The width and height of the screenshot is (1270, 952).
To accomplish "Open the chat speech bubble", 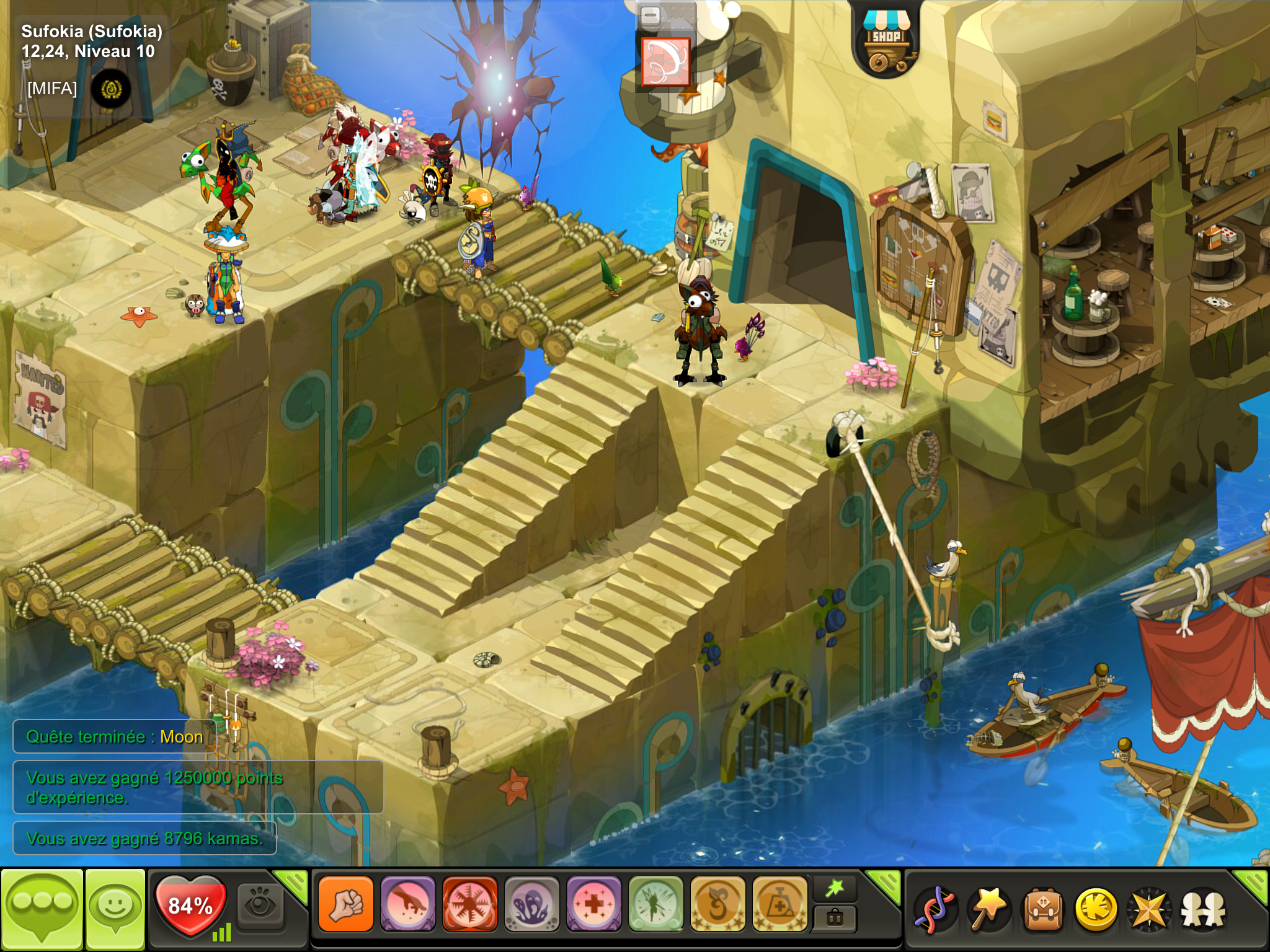I will pos(42,908).
